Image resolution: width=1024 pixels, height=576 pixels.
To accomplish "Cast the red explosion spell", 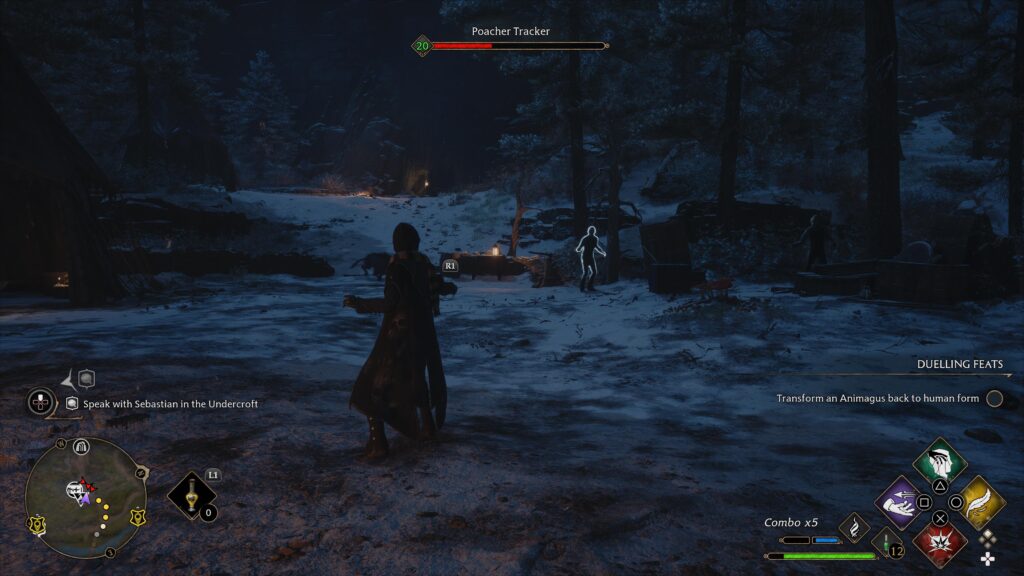I will coord(940,542).
